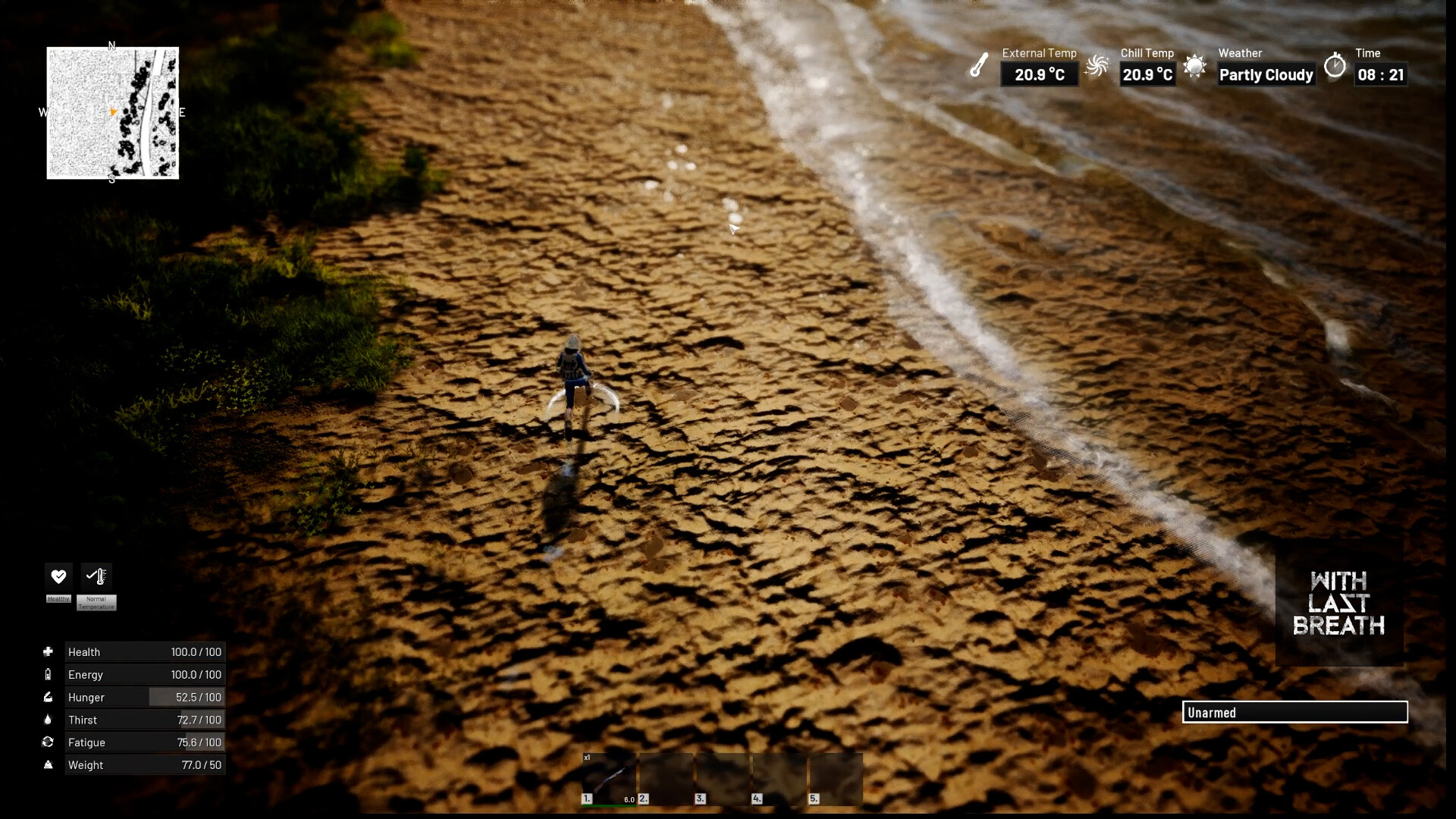Click the medical cross Health stat icon

49,651
